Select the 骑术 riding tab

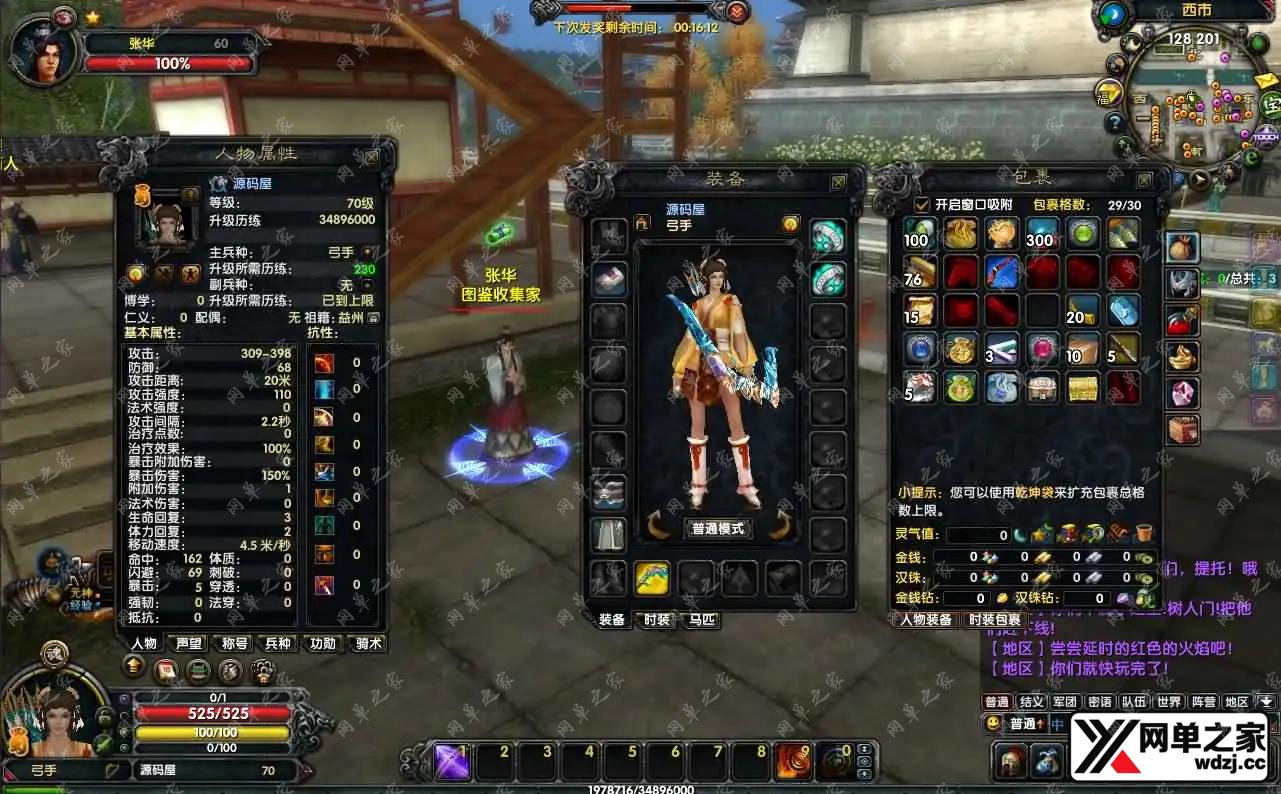click(x=369, y=643)
